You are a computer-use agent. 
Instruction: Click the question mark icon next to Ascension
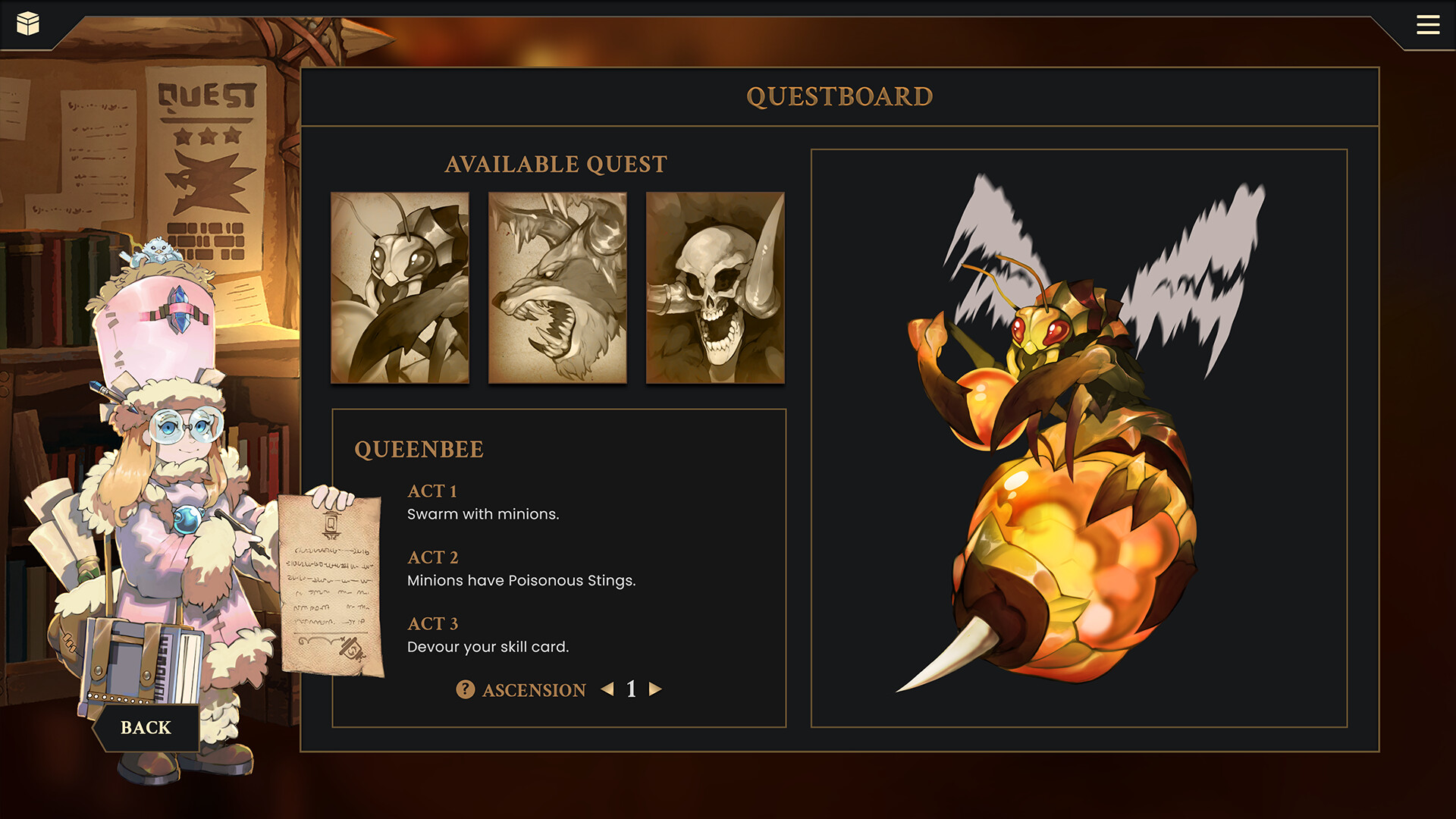click(x=463, y=690)
